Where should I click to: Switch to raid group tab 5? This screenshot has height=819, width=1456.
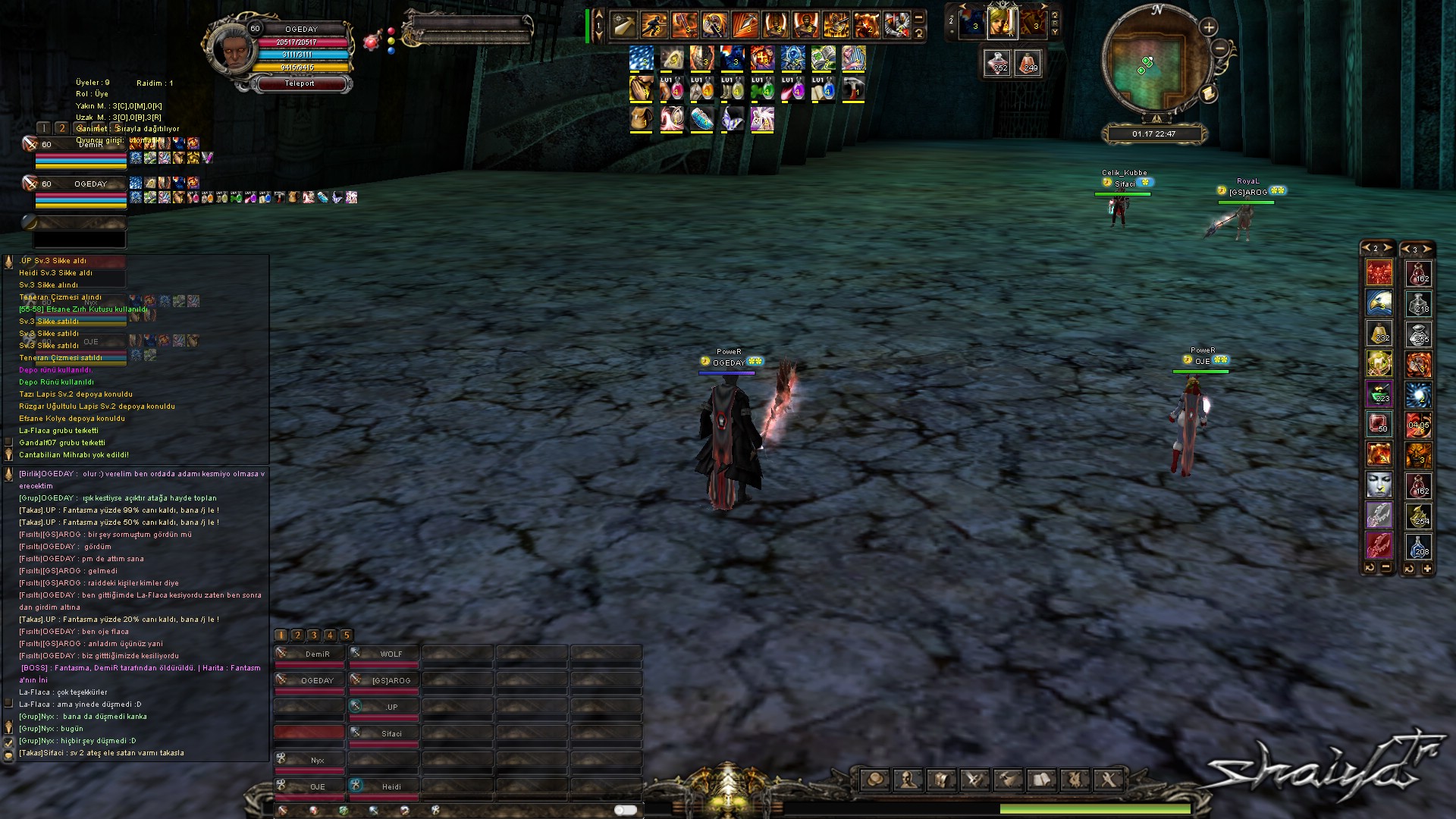pyautogui.click(x=346, y=635)
